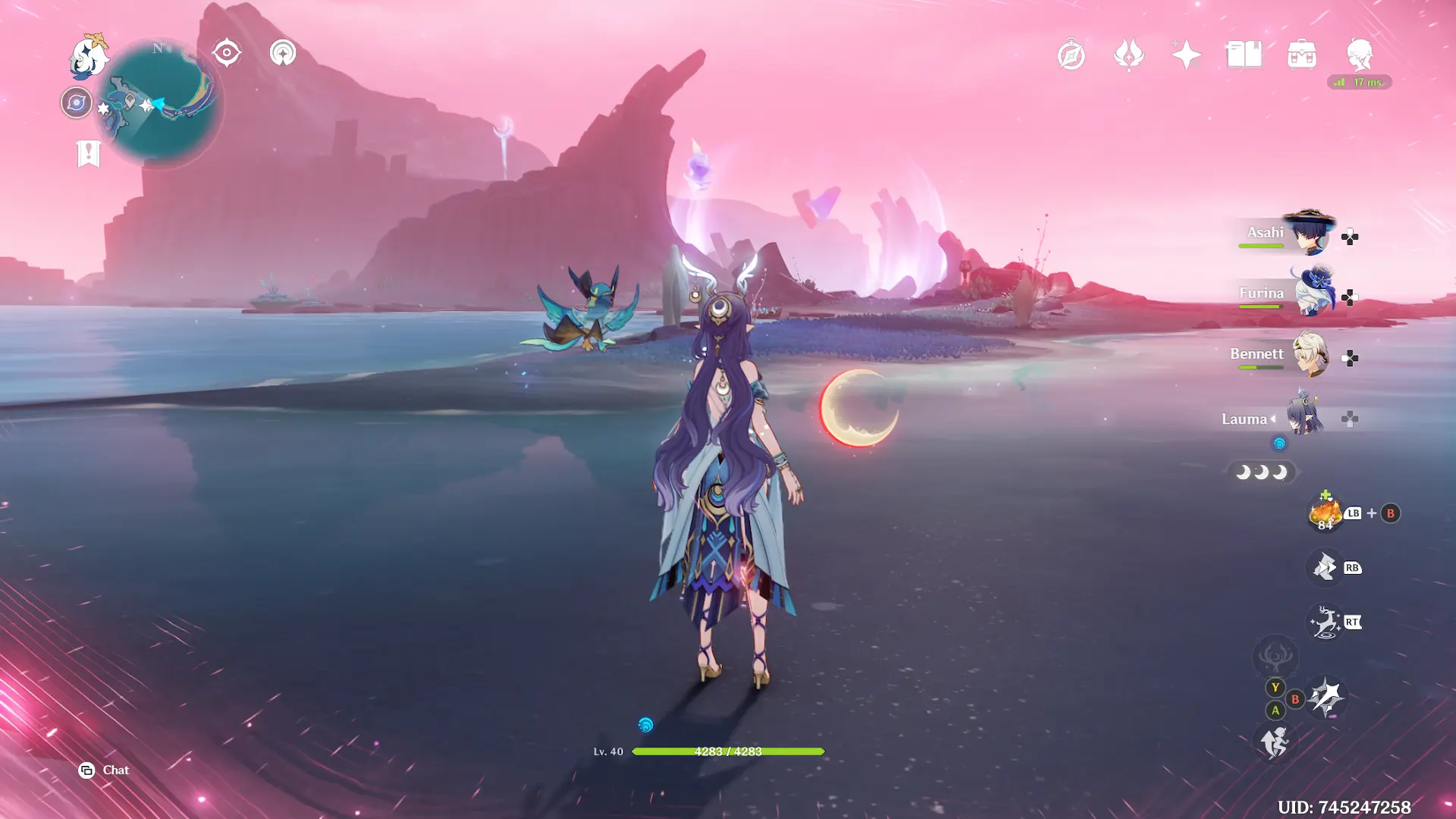Open the Chat box
1456x819 pixels.
pos(105,770)
